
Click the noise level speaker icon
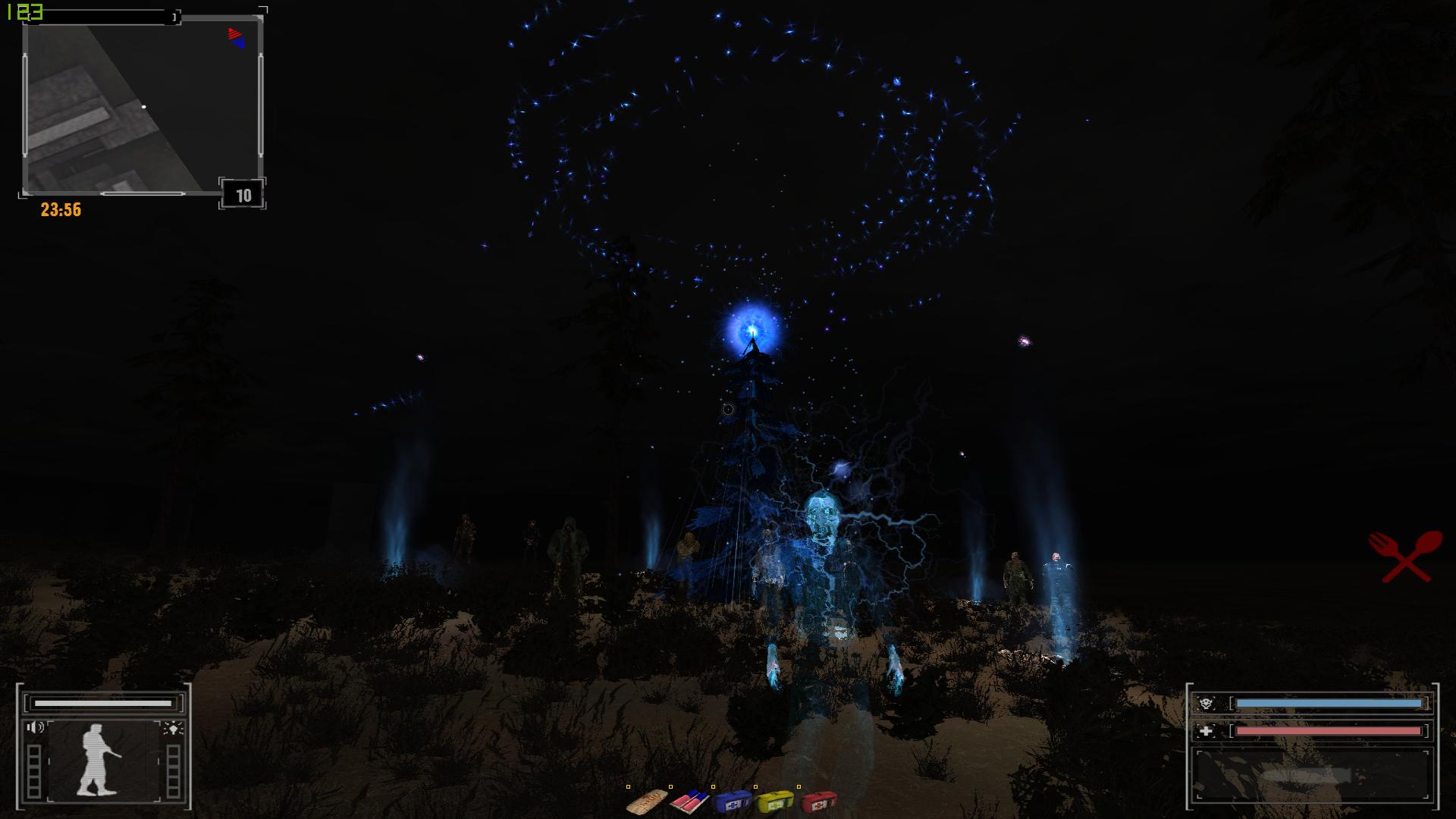[x=35, y=728]
